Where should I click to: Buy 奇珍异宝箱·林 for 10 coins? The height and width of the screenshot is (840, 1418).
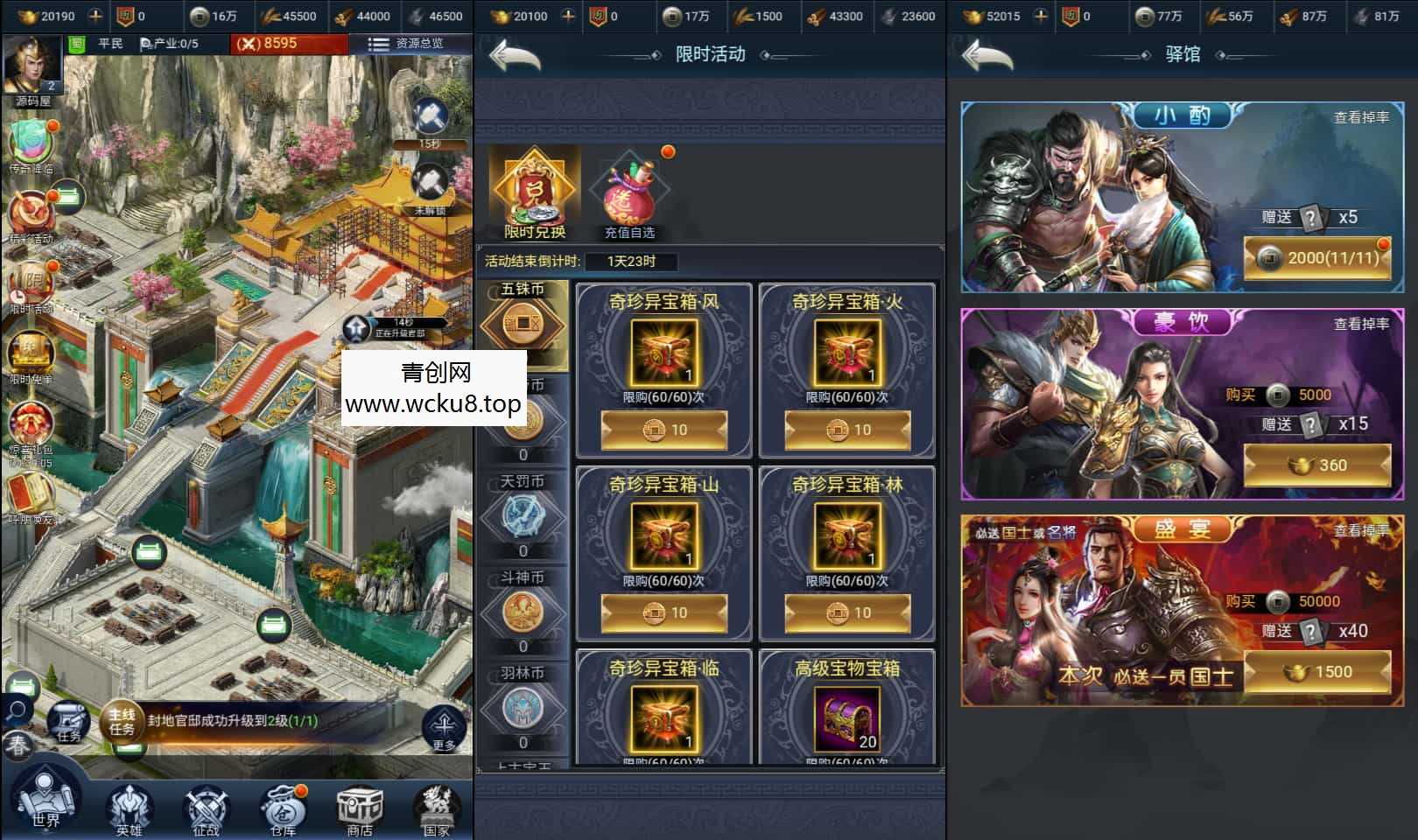847,612
